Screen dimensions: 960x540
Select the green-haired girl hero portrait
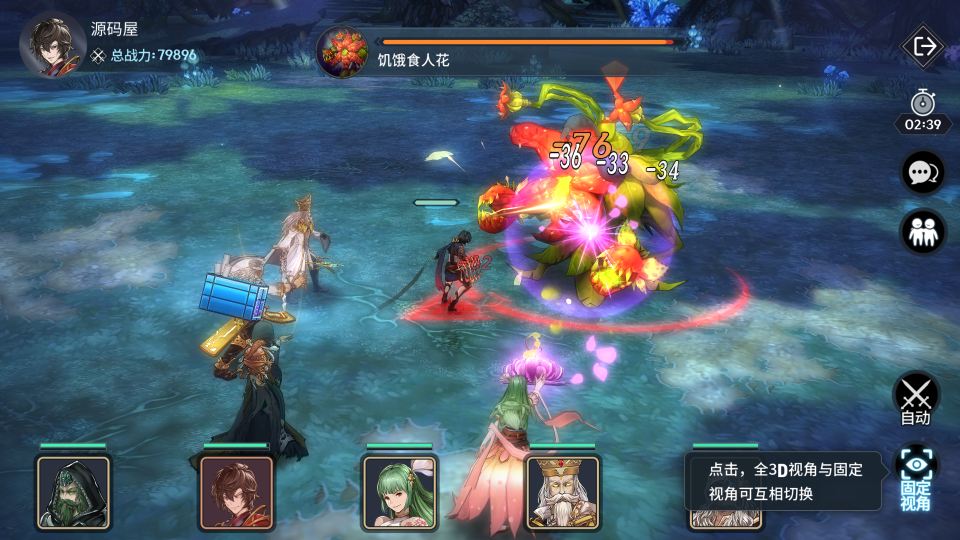click(399, 492)
